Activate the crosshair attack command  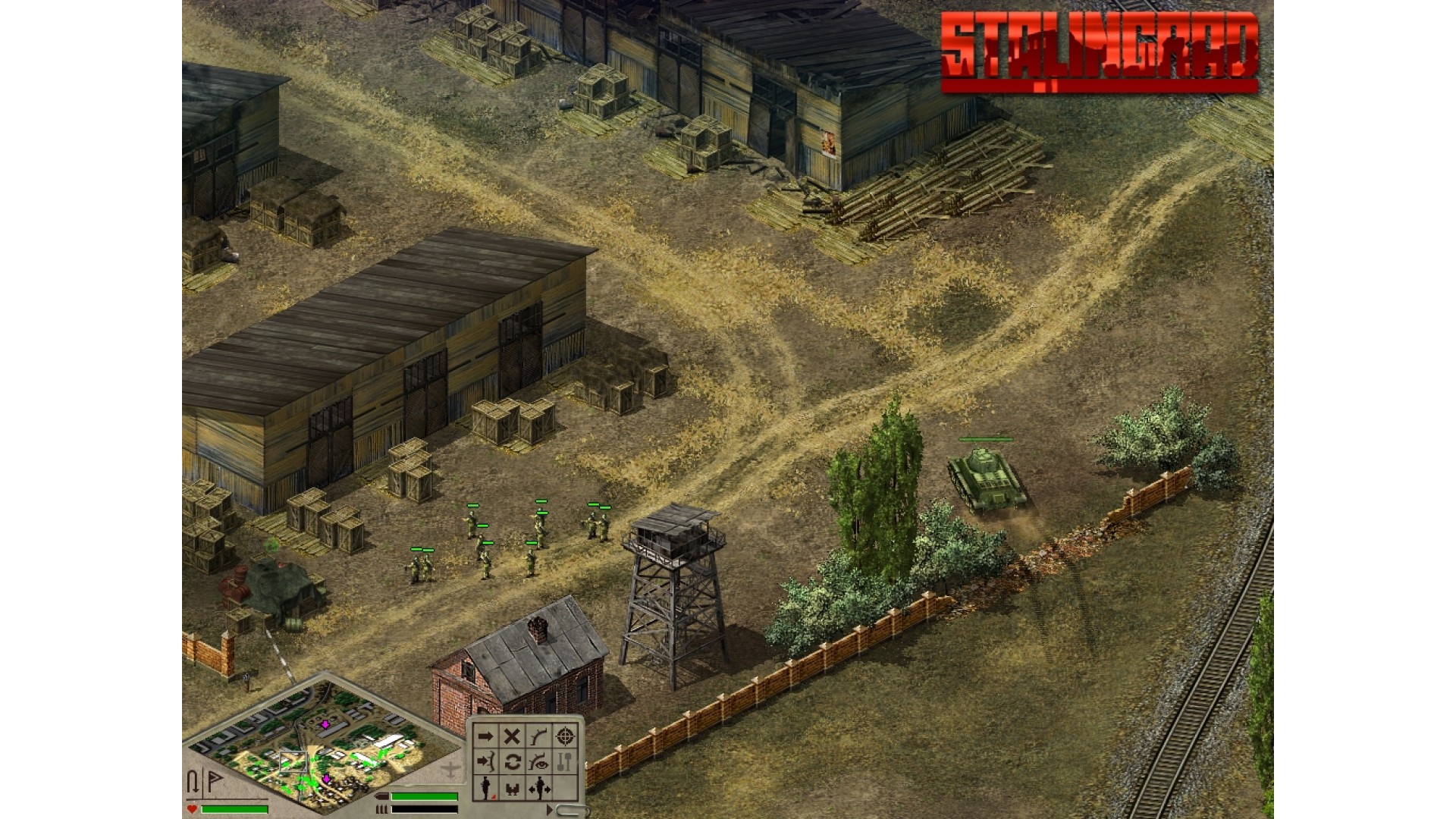[x=565, y=736]
